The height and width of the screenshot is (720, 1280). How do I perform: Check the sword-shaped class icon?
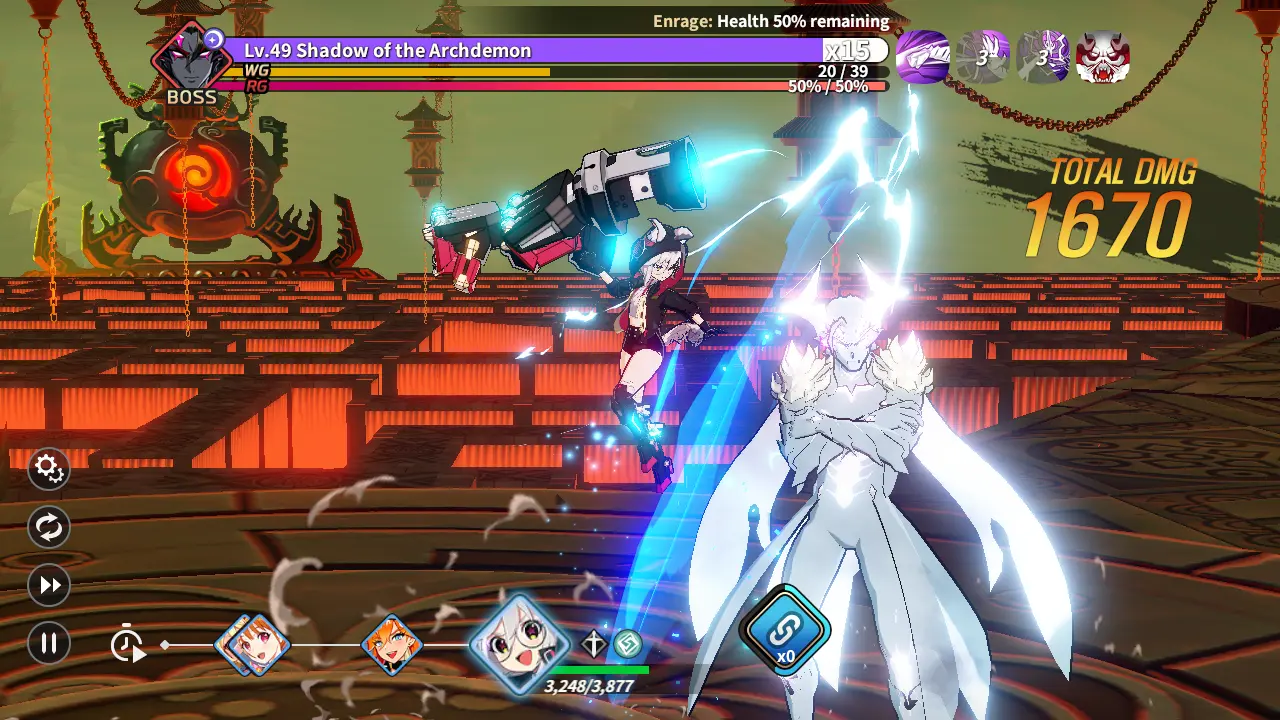click(x=594, y=644)
